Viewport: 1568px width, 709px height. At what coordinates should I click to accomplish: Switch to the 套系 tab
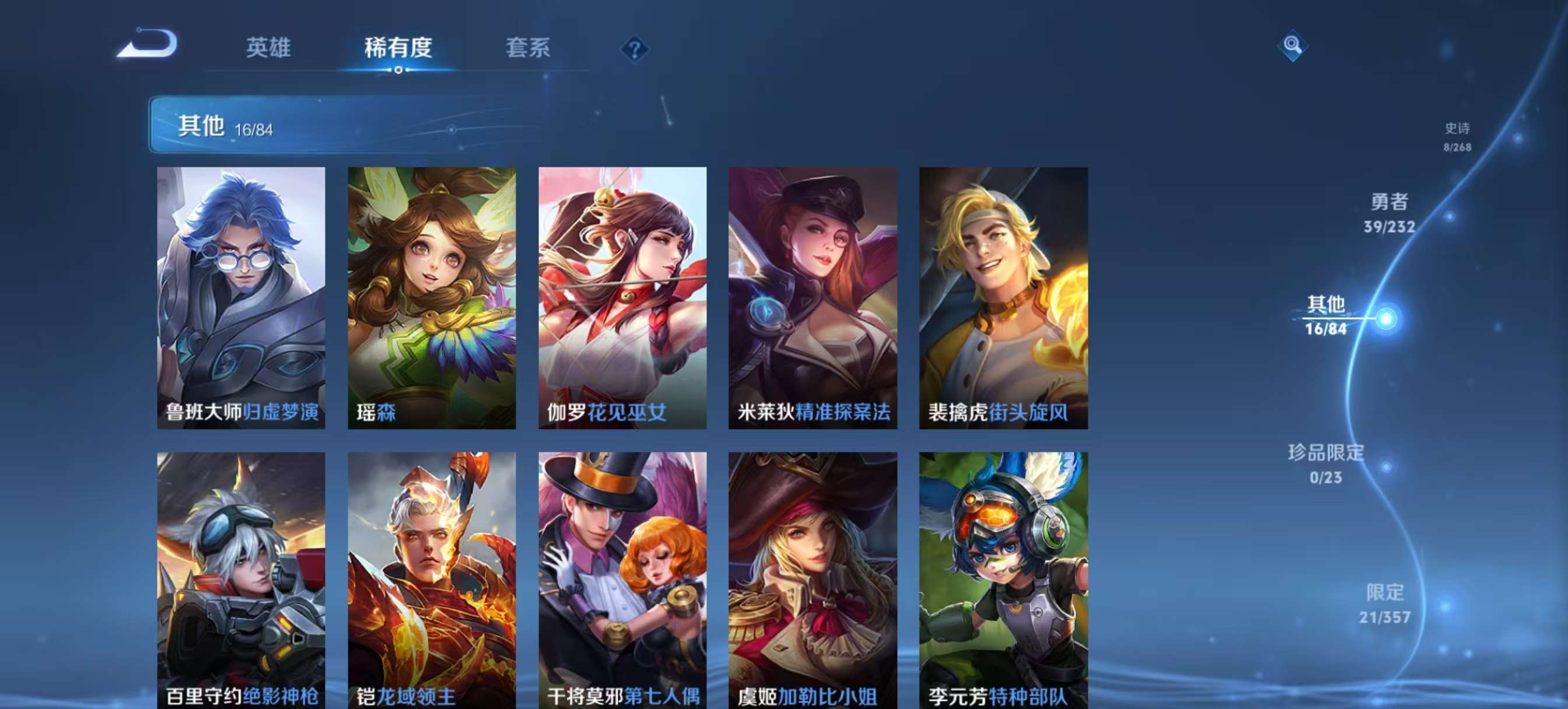(x=528, y=49)
